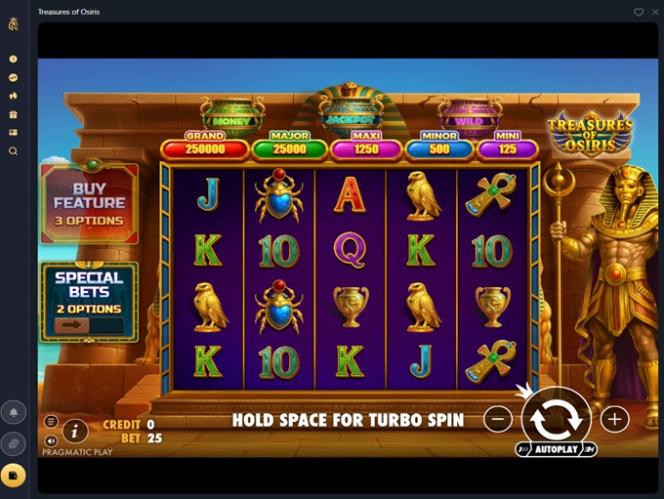Increase the bet with the plus button

click(x=614, y=419)
